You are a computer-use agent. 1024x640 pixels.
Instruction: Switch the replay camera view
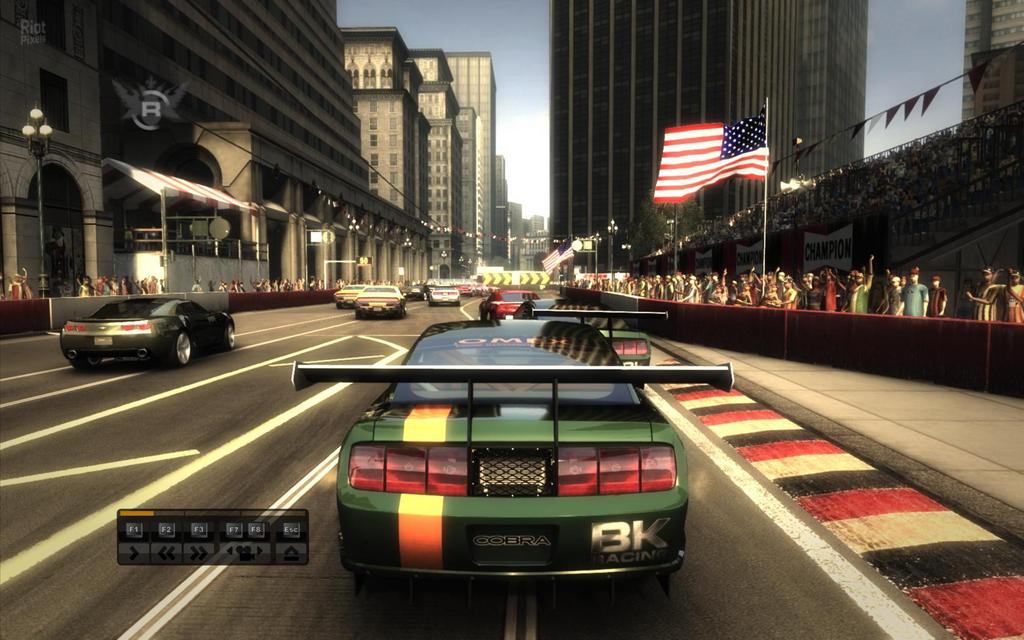[x=245, y=551]
